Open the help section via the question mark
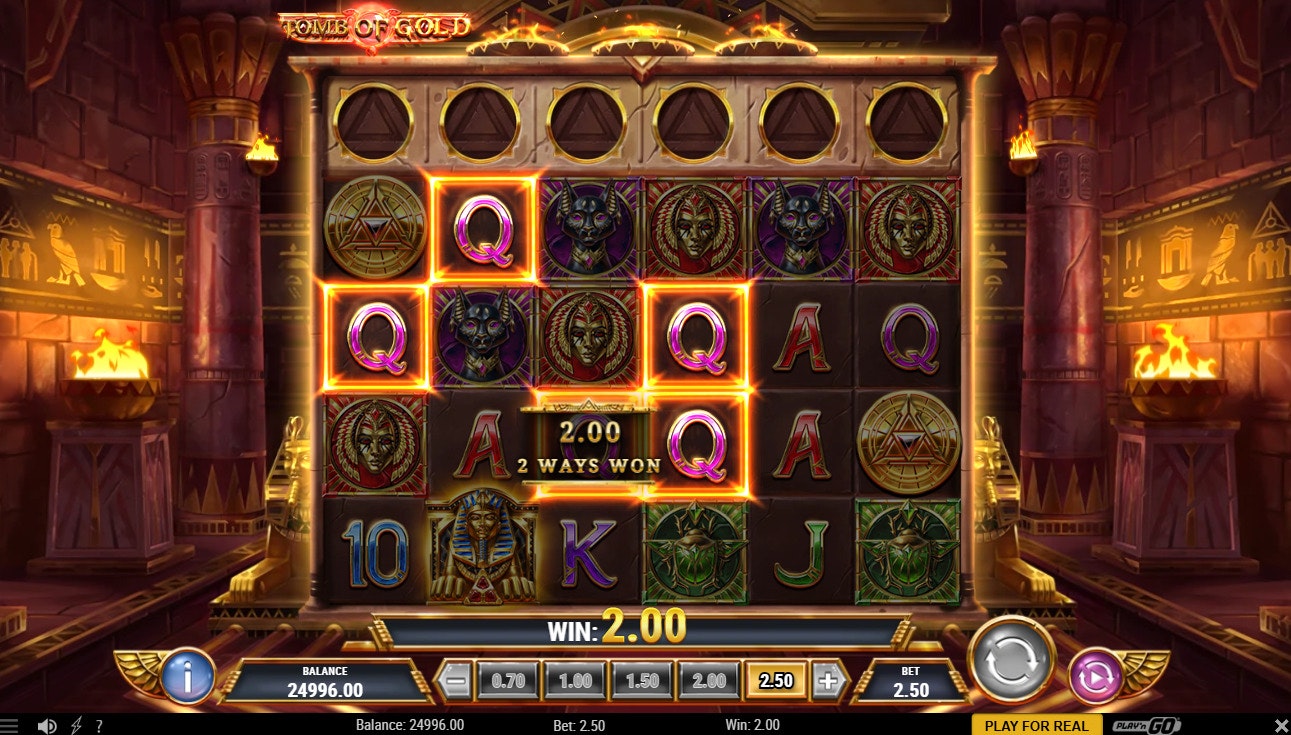This screenshot has height=735, width=1291. (x=97, y=724)
